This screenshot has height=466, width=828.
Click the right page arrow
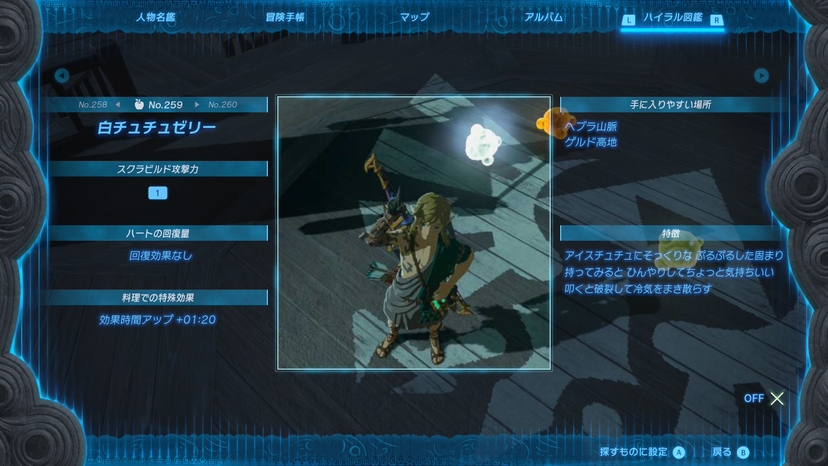(x=762, y=75)
